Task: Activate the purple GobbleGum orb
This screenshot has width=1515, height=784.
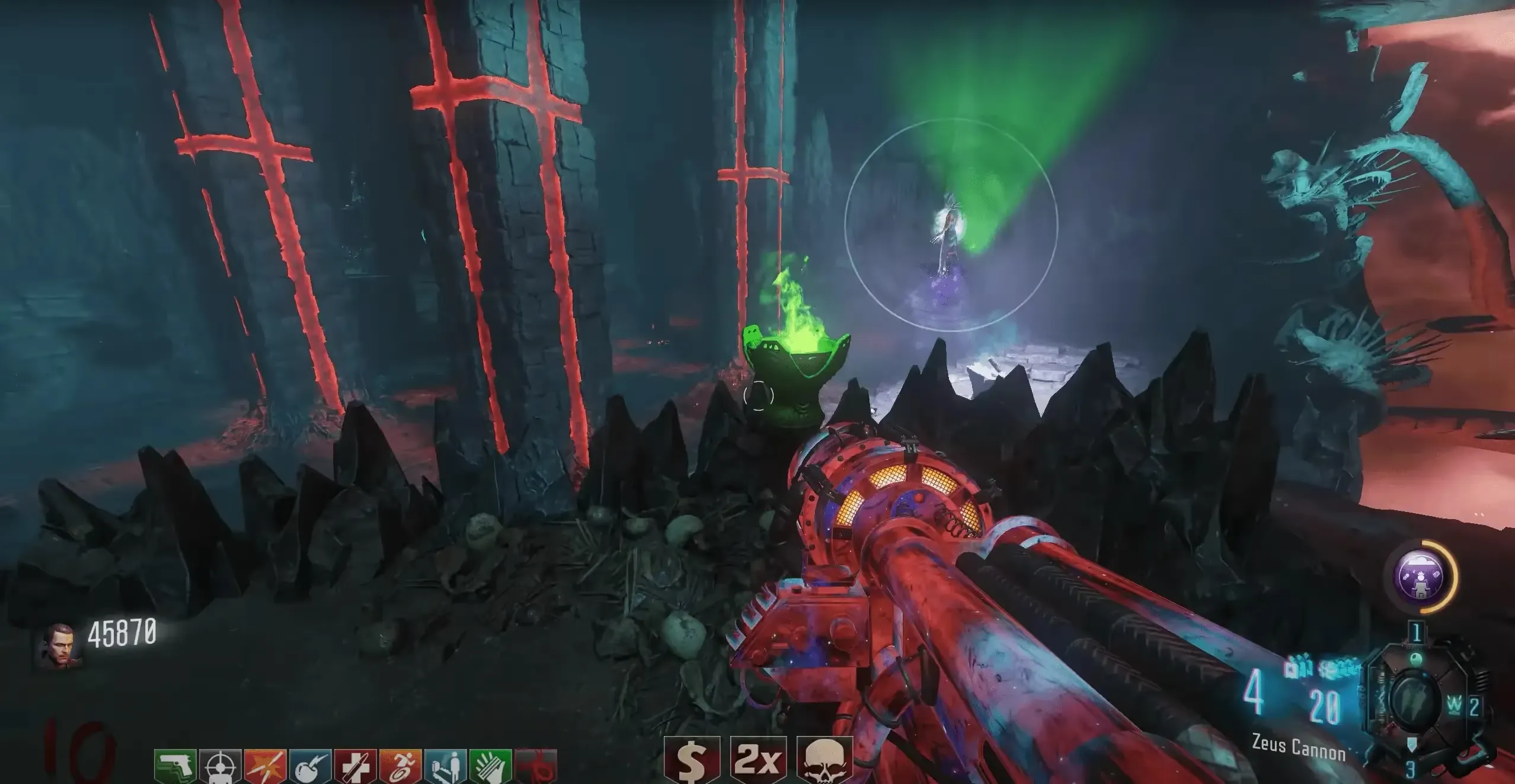Action: pyautogui.click(x=1421, y=577)
